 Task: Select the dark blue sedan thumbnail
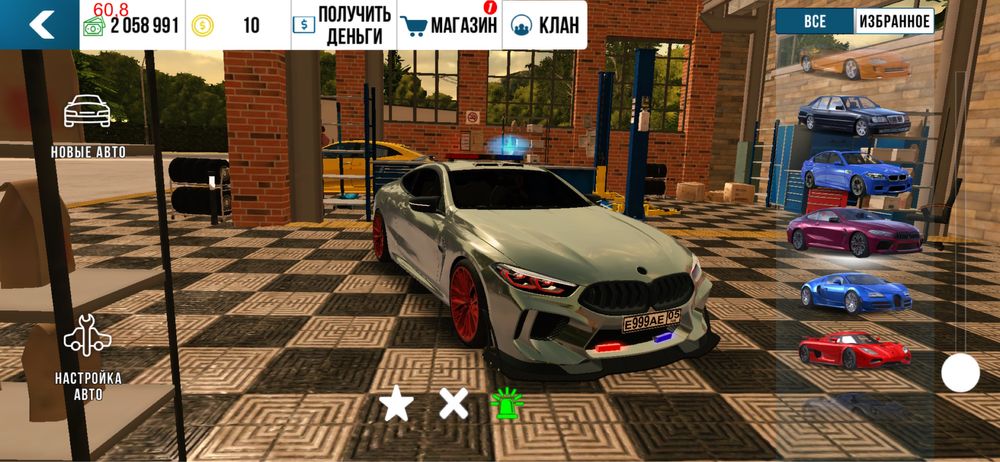click(x=854, y=115)
